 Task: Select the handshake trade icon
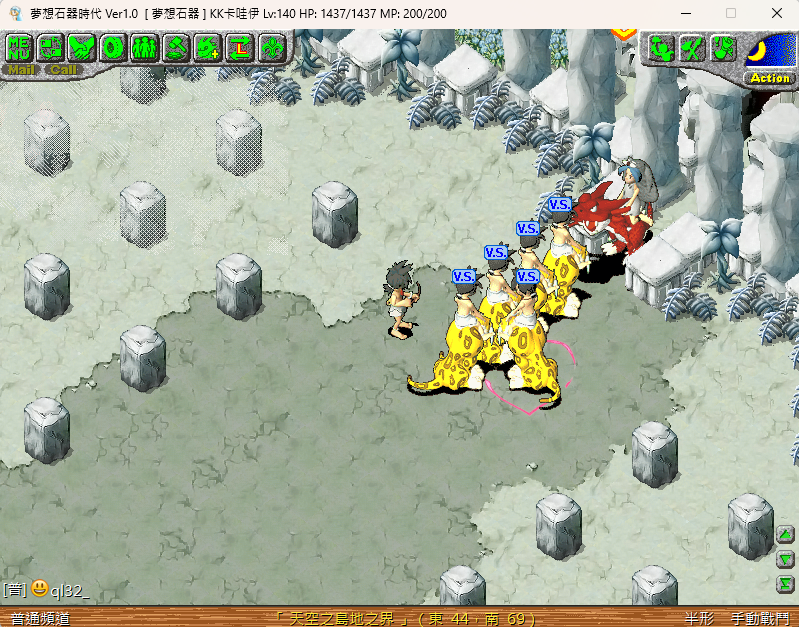82,47
